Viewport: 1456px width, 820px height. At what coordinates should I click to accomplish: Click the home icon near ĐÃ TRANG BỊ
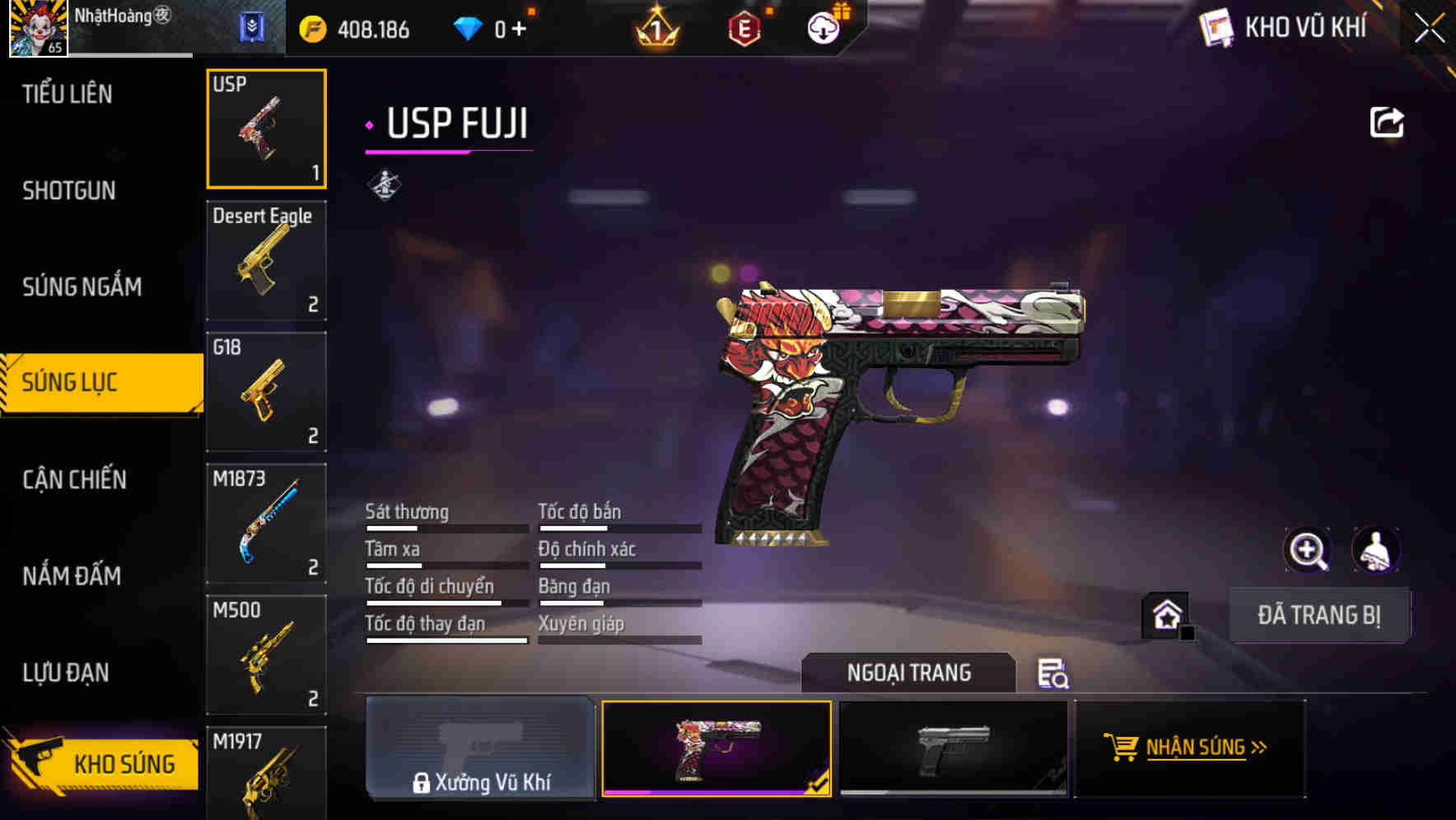point(1166,614)
